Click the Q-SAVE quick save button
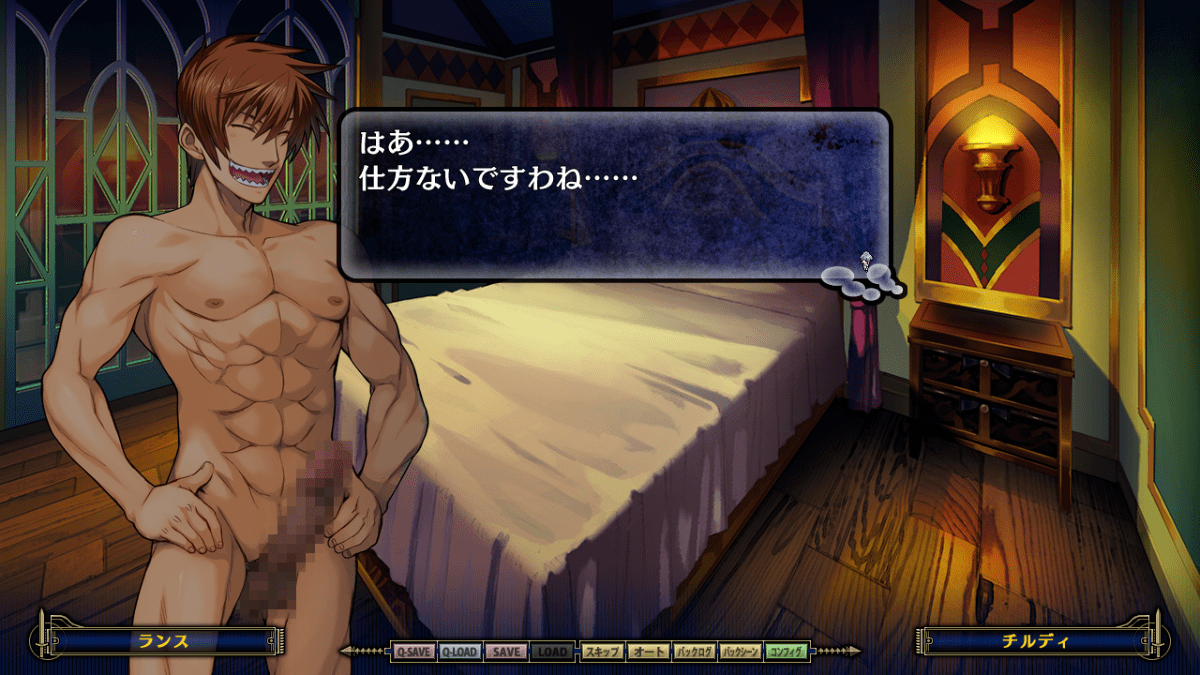 [x=413, y=652]
